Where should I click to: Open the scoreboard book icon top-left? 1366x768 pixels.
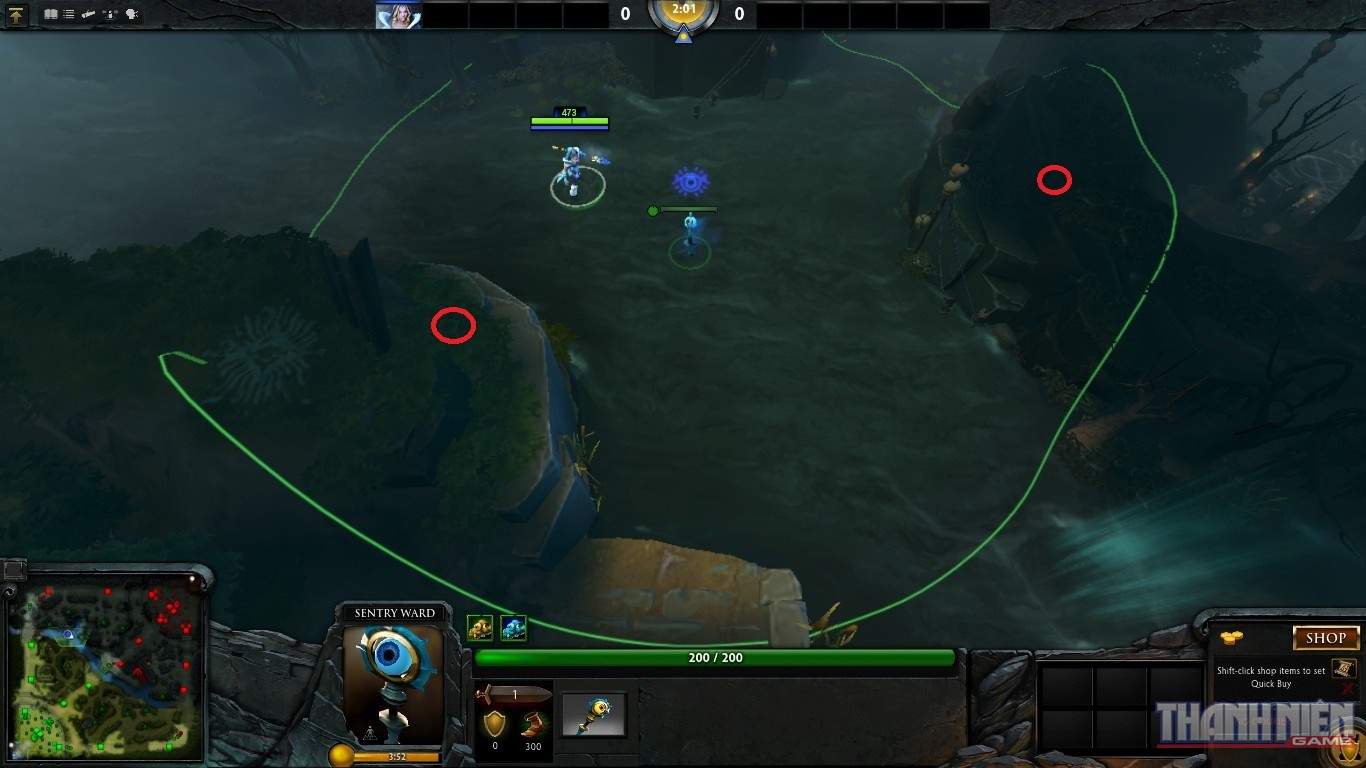51,14
